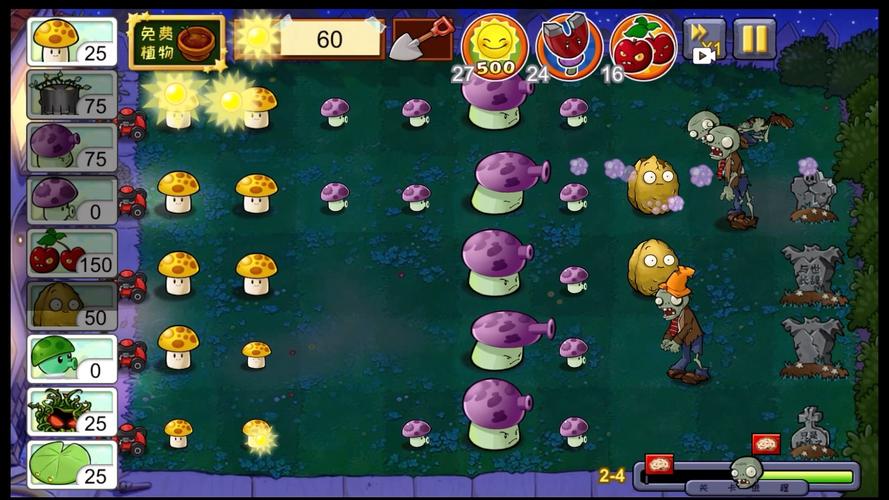Choose the Lily Pad seed packet

pos(72,464)
